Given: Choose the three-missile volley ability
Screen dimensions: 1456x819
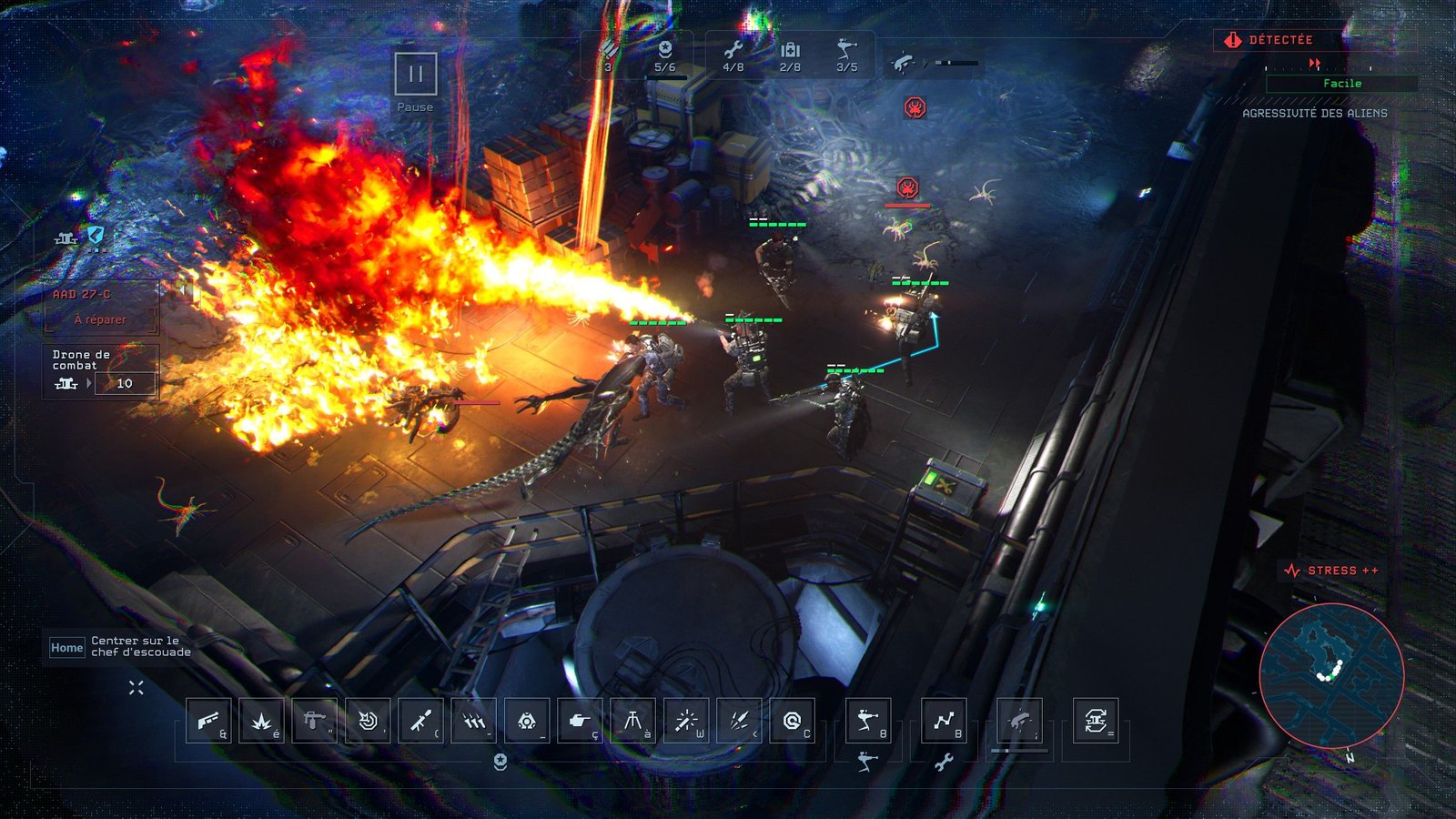Looking at the screenshot, I should coord(739,721).
